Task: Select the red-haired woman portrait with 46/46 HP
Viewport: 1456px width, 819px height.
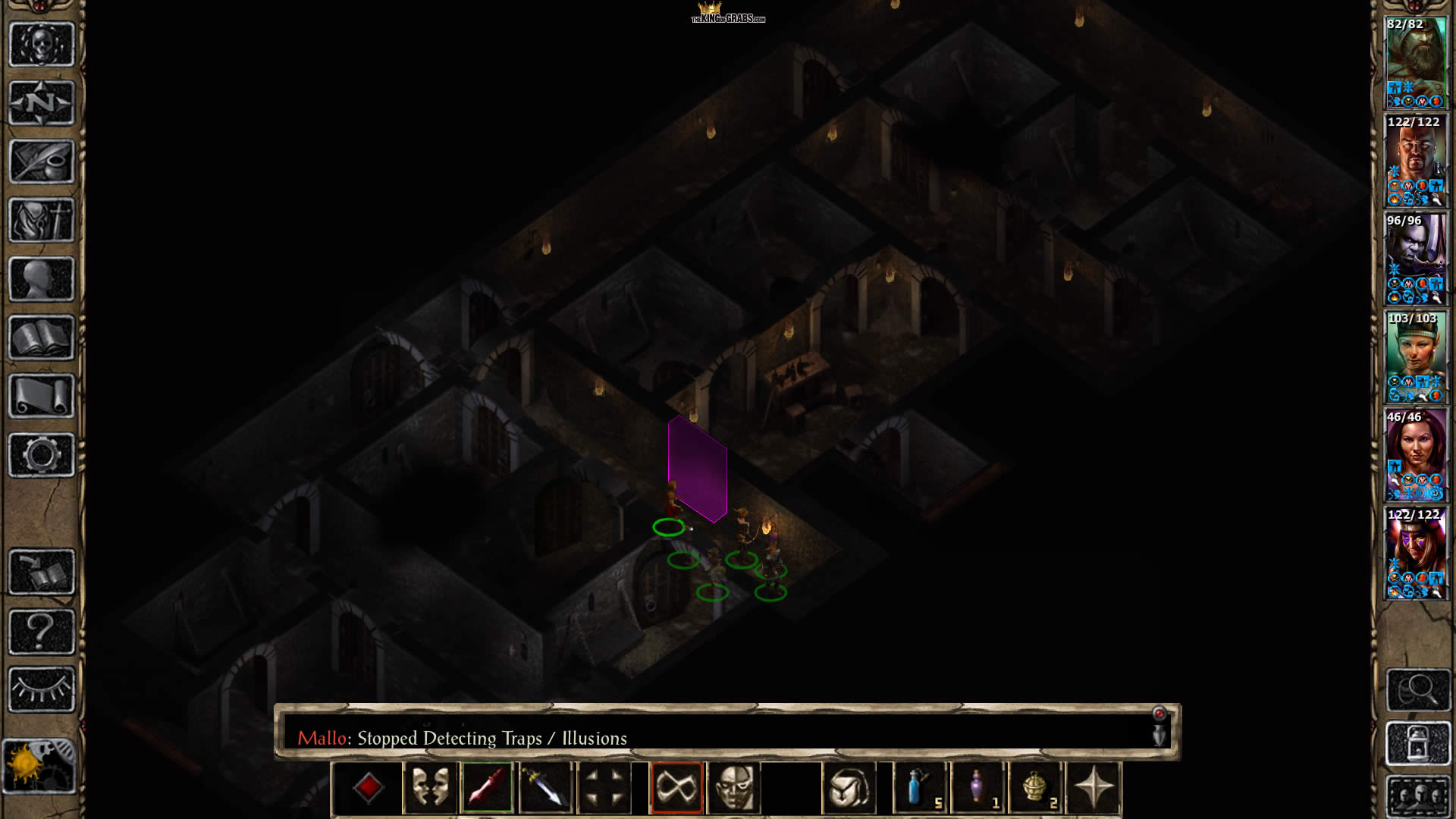Action: click(1415, 455)
